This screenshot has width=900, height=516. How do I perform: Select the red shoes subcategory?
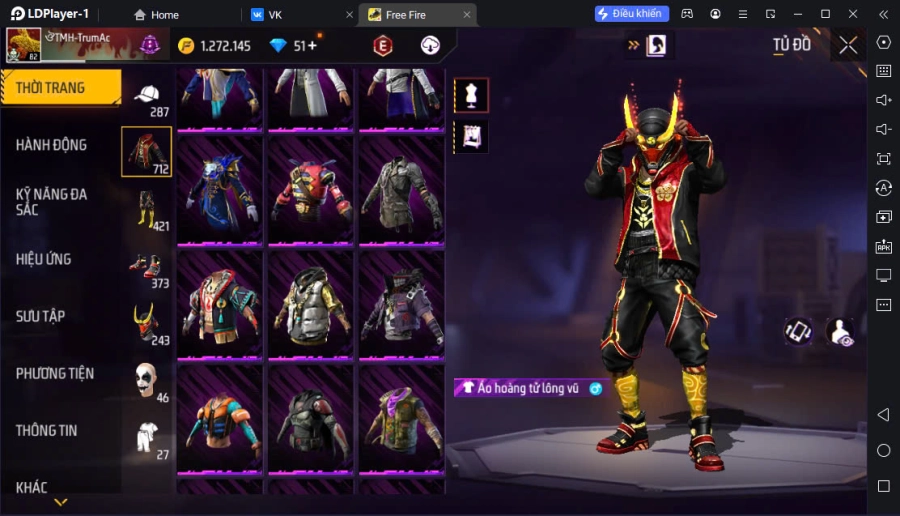point(147,266)
